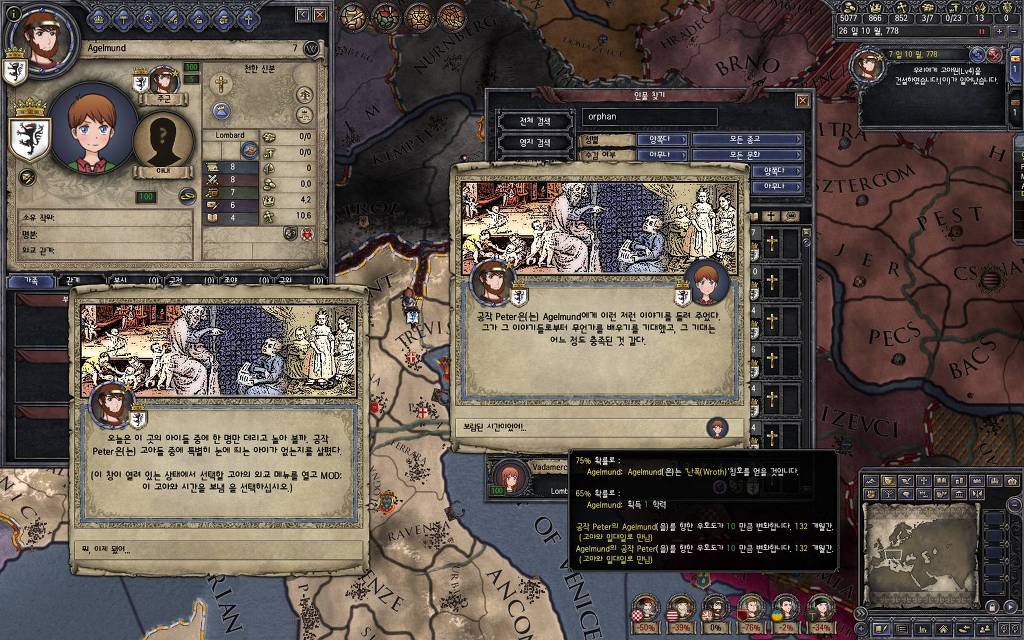
Task: Open the liege (주군) character portrait
Action: click(163, 80)
